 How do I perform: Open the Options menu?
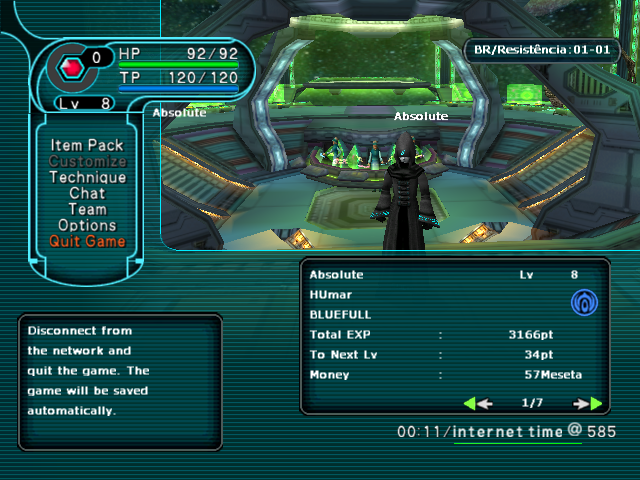coord(87,226)
